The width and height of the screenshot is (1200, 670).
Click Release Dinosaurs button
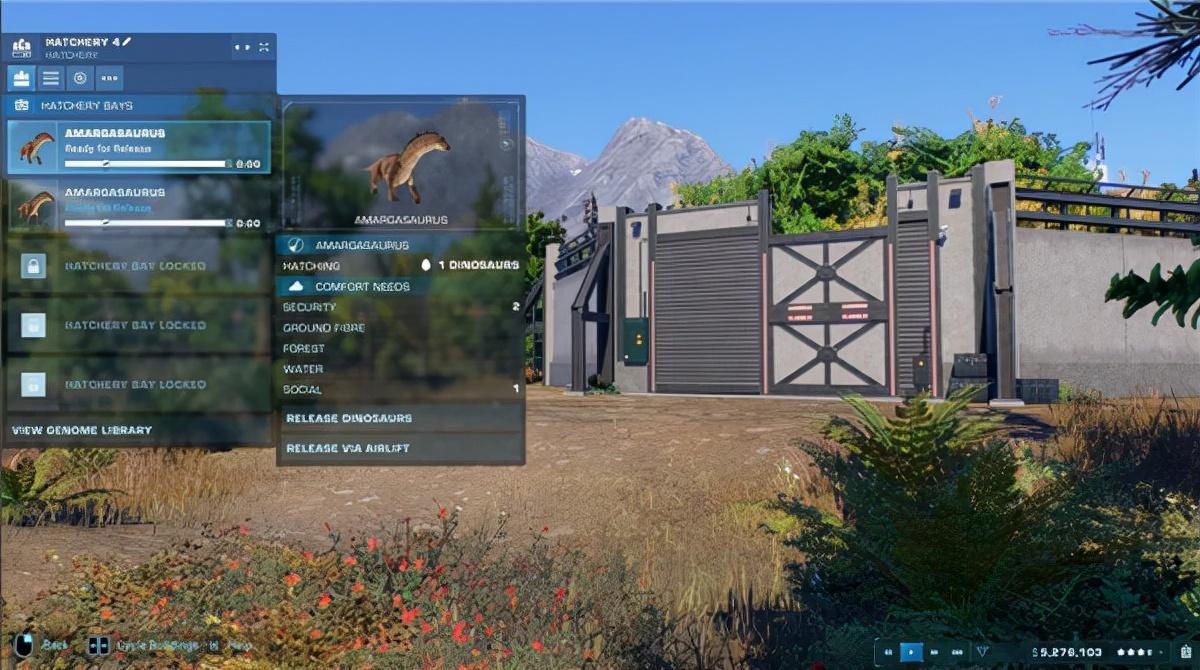click(400, 418)
